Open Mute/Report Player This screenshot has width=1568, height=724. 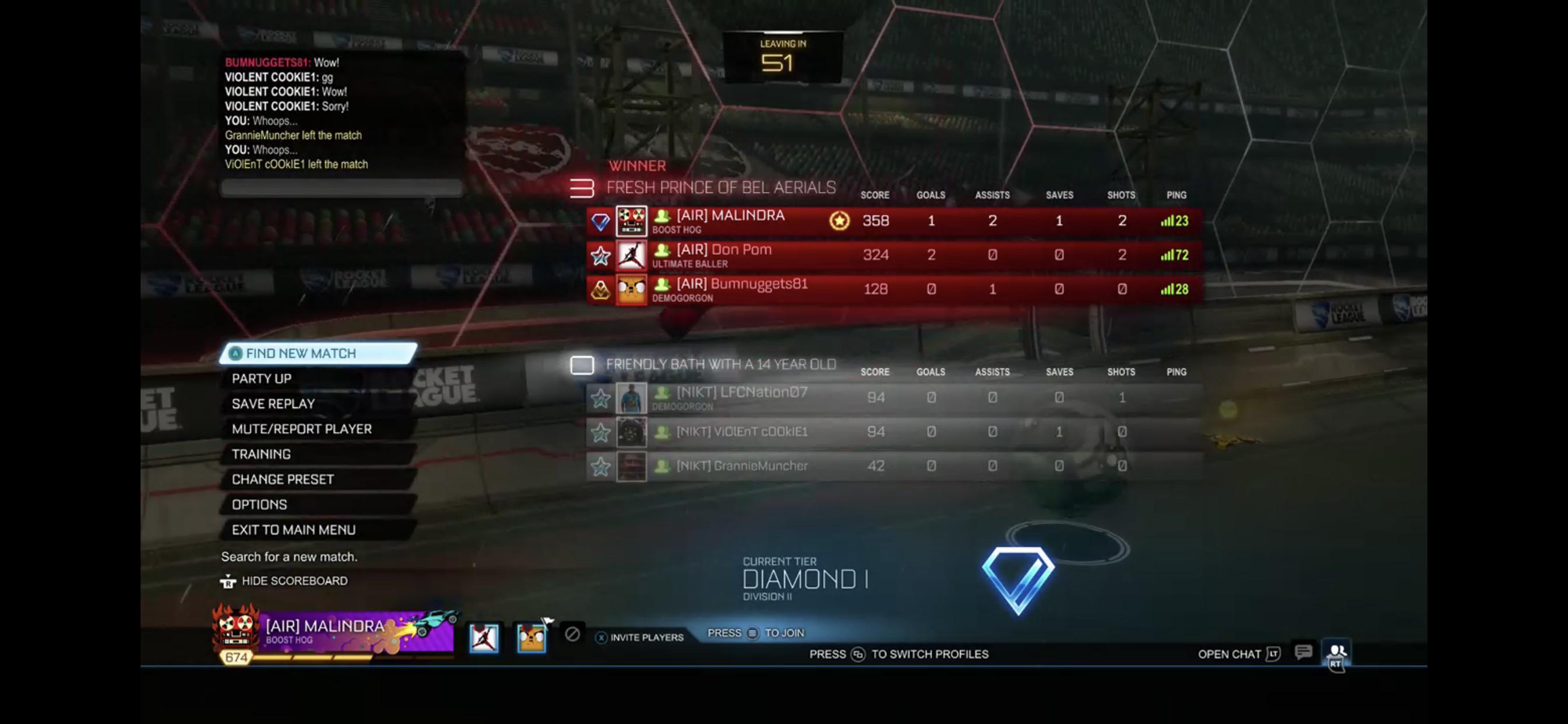(x=302, y=428)
